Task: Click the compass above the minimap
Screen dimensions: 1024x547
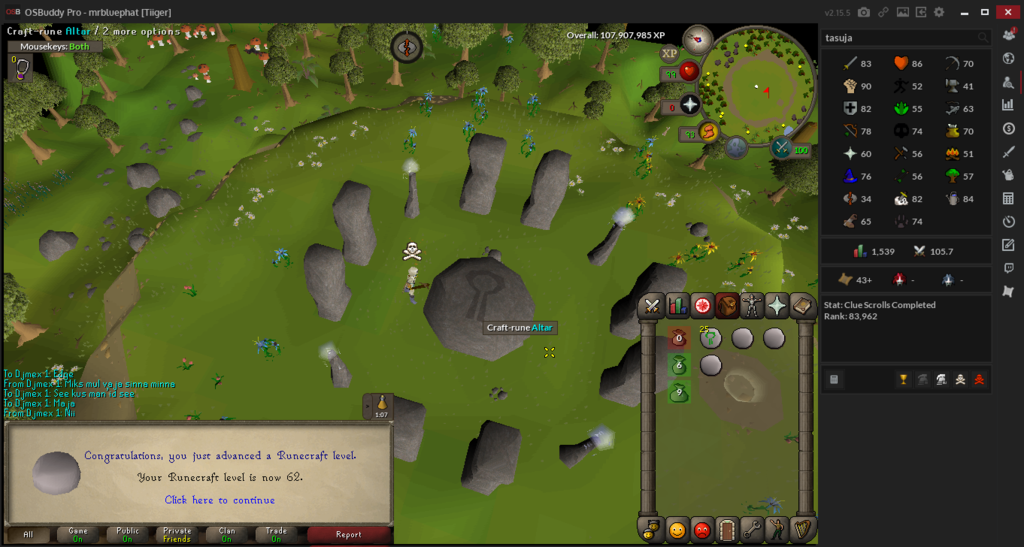Action: [696, 39]
